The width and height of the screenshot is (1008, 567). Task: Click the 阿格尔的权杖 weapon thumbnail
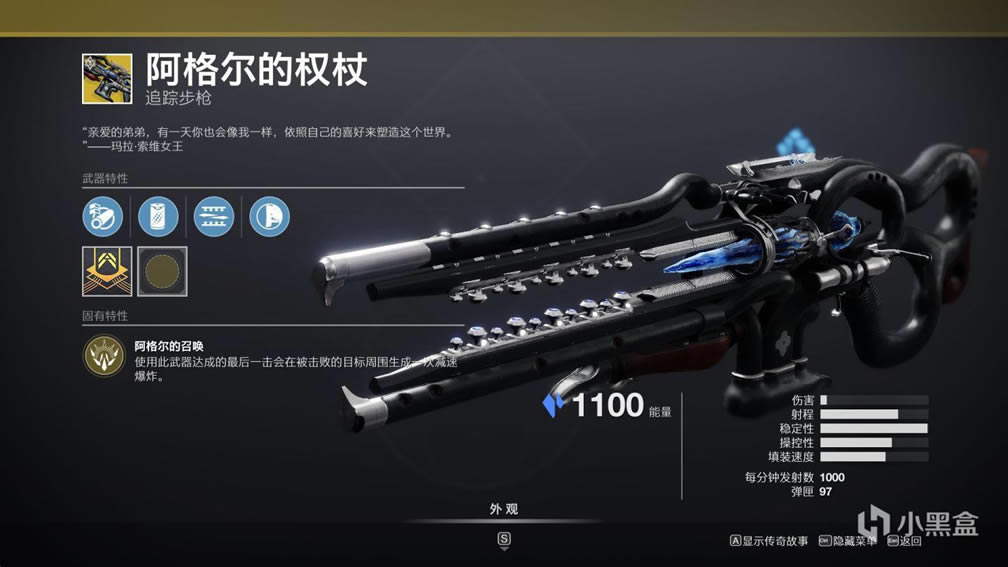pyautogui.click(x=107, y=79)
